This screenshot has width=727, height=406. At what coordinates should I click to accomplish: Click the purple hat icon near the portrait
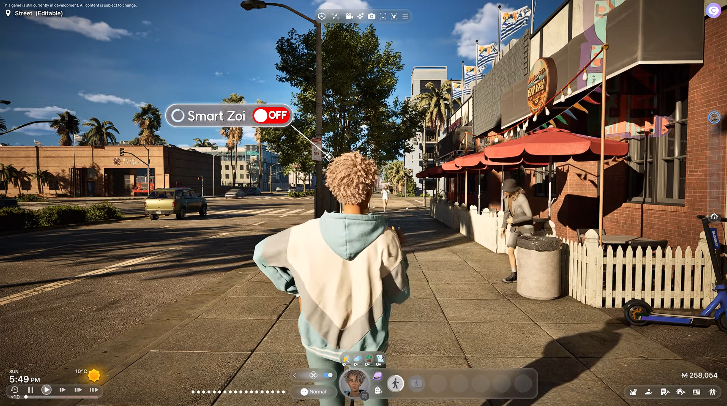[x=377, y=375]
